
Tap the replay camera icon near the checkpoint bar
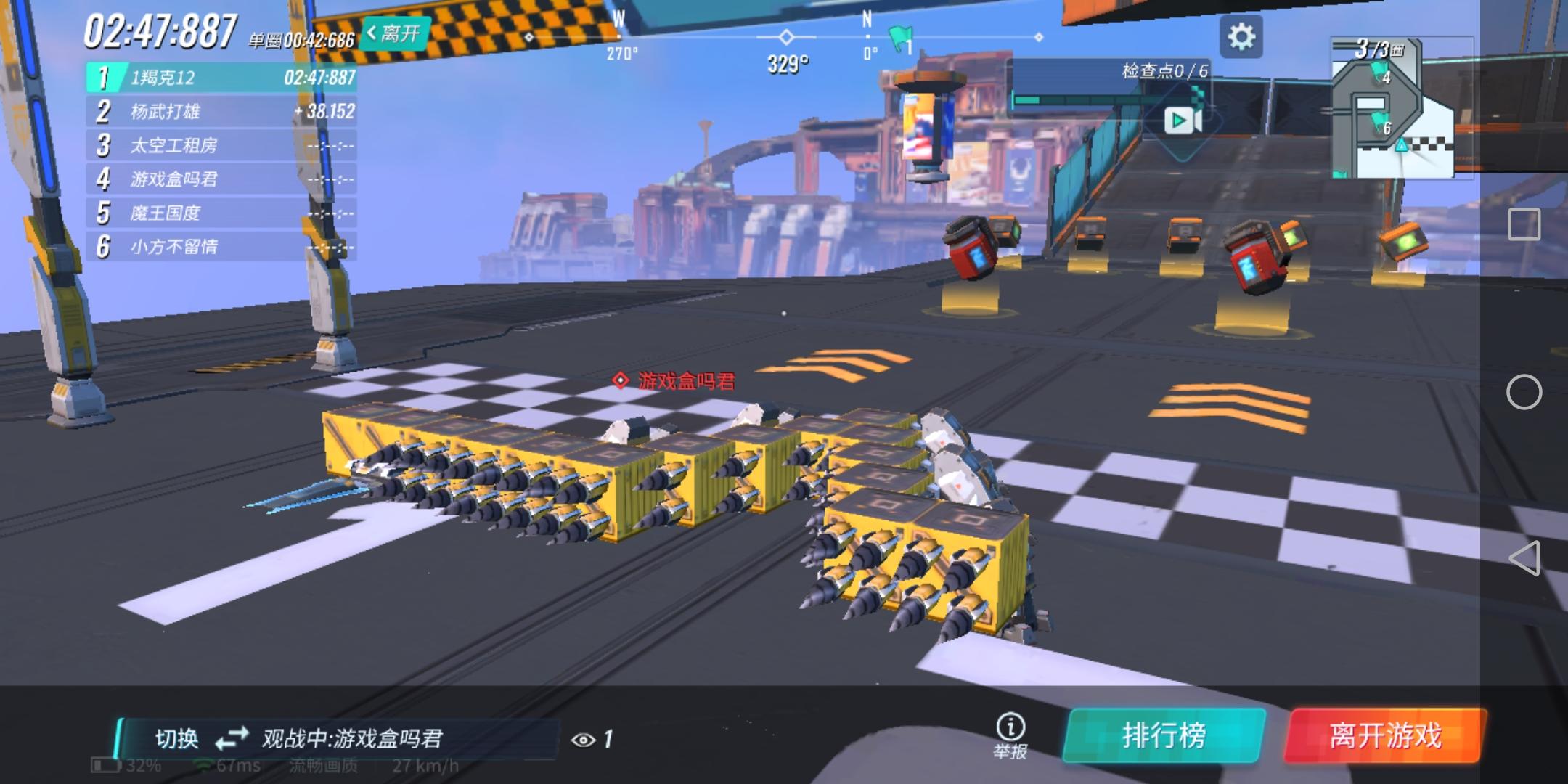[x=1182, y=121]
